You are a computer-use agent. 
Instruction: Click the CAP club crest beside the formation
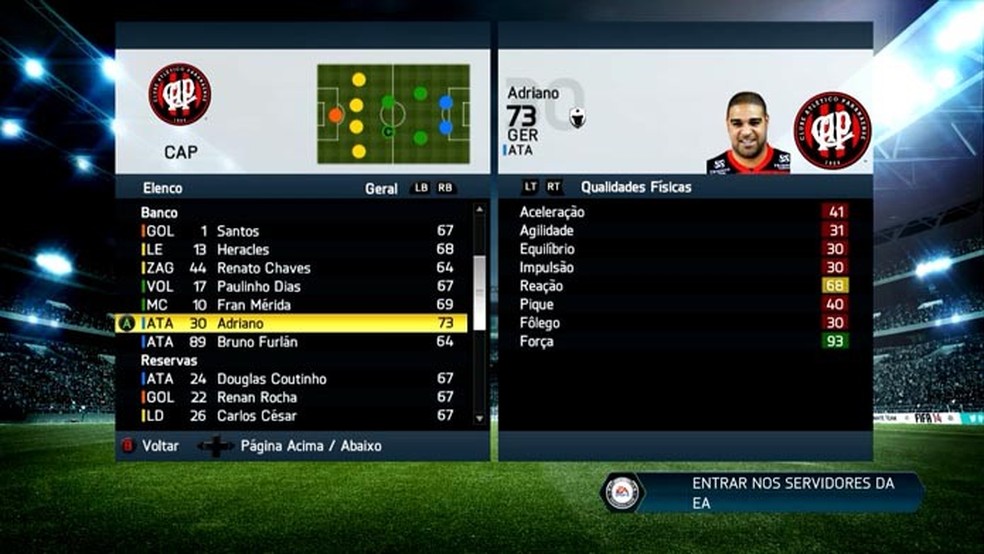tap(180, 94)
